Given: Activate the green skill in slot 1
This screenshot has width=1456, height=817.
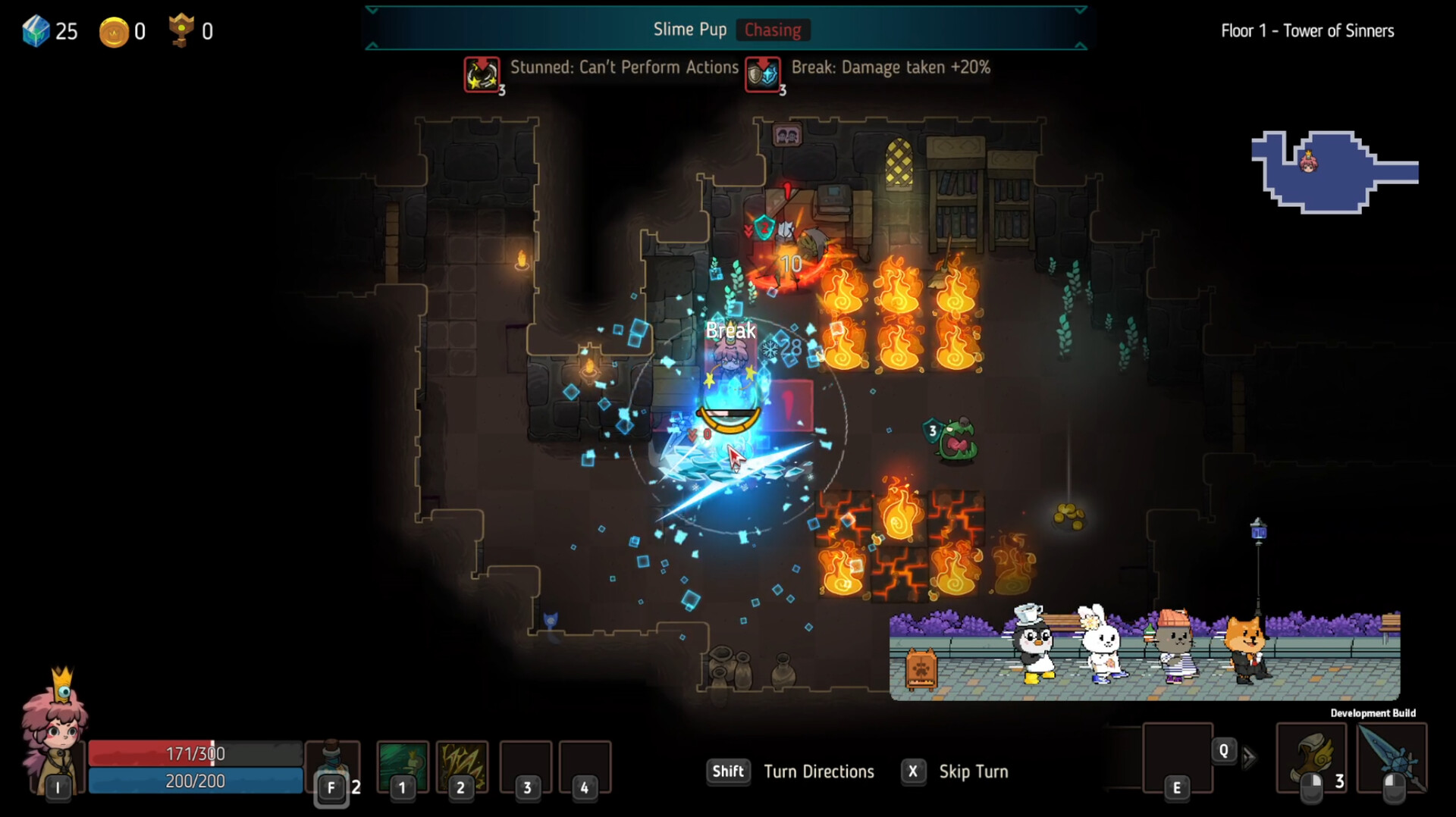Looking at the screenshot, I should pyautogui.click(x=402, y=765).
